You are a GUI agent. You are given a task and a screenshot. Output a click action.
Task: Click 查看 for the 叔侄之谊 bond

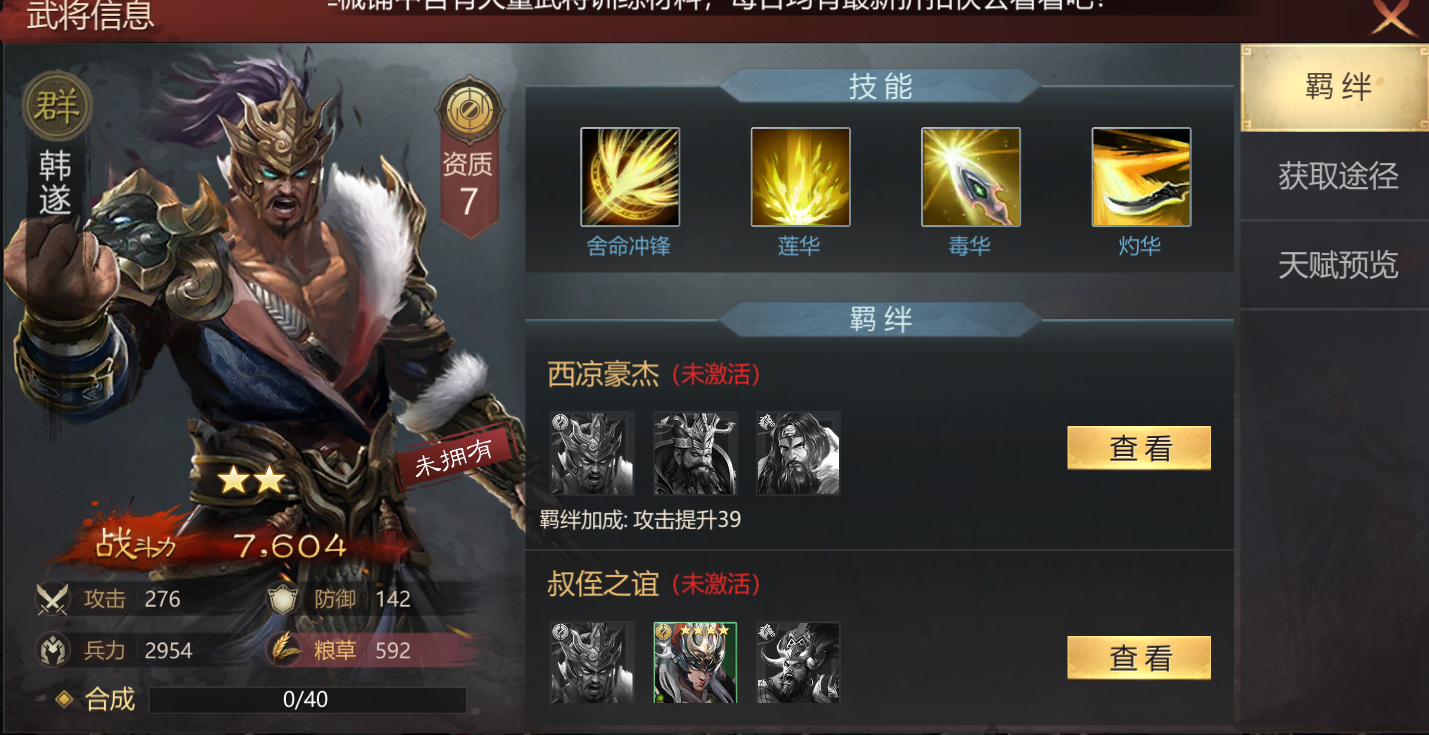(1138, 658)
